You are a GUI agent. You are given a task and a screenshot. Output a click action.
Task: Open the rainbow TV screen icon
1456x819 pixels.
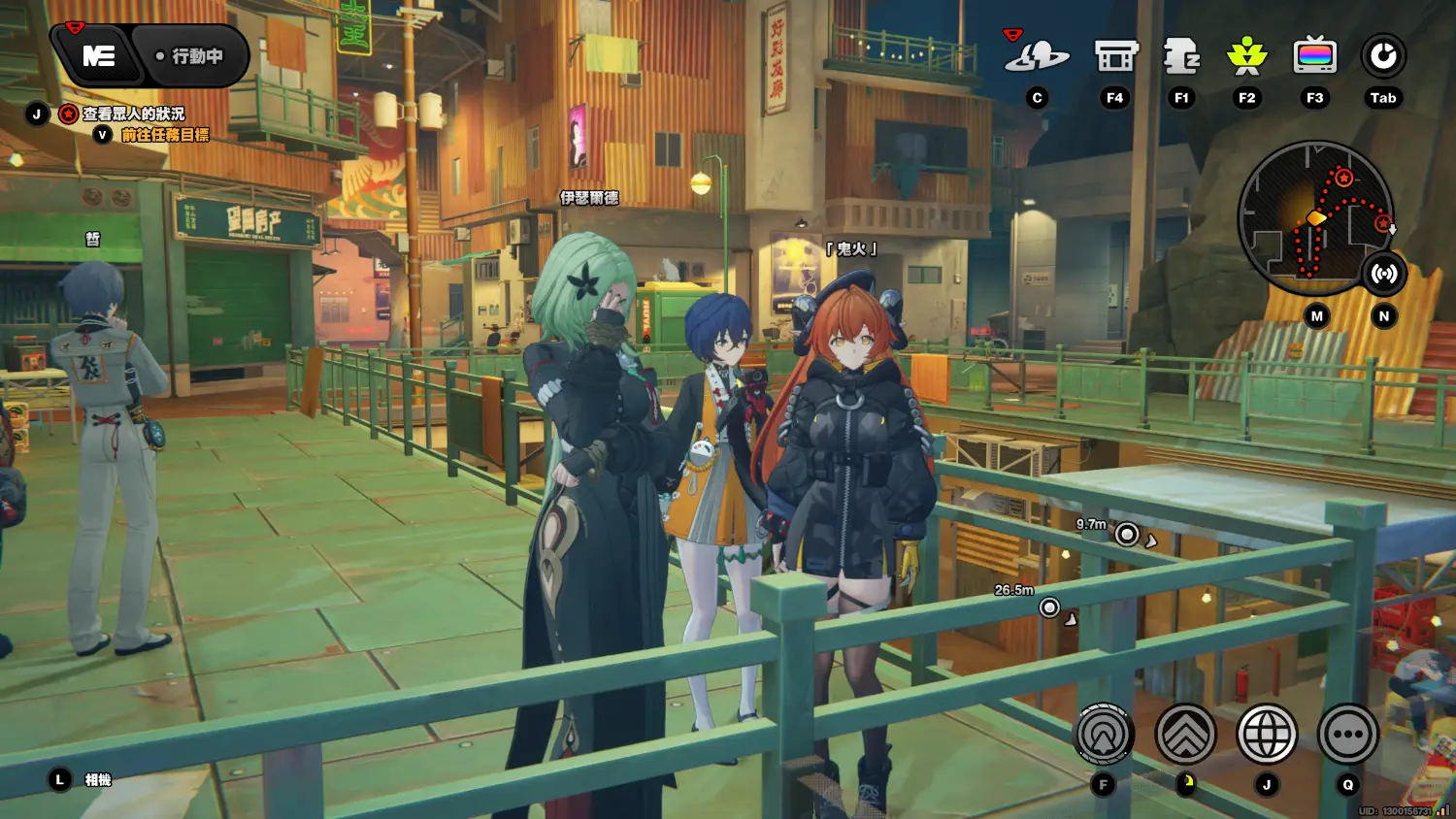tap(1314, 57)
